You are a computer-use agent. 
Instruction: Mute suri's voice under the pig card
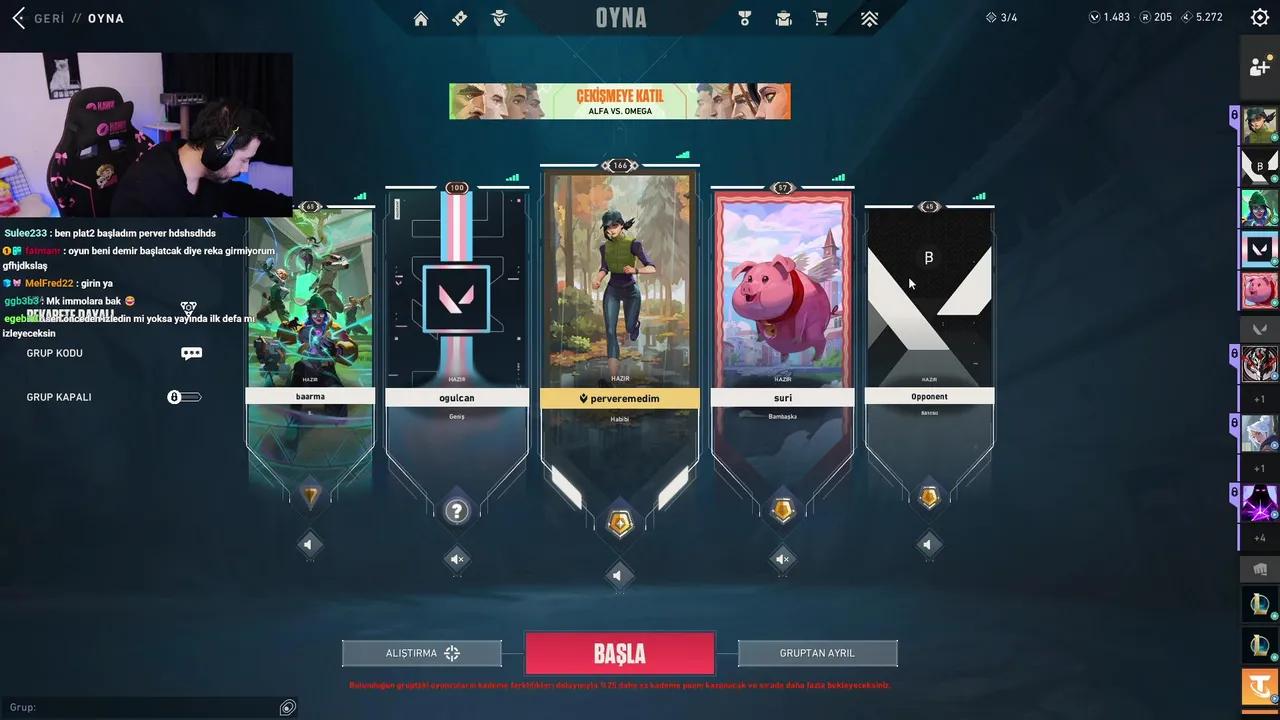click(x=782, y=559)
